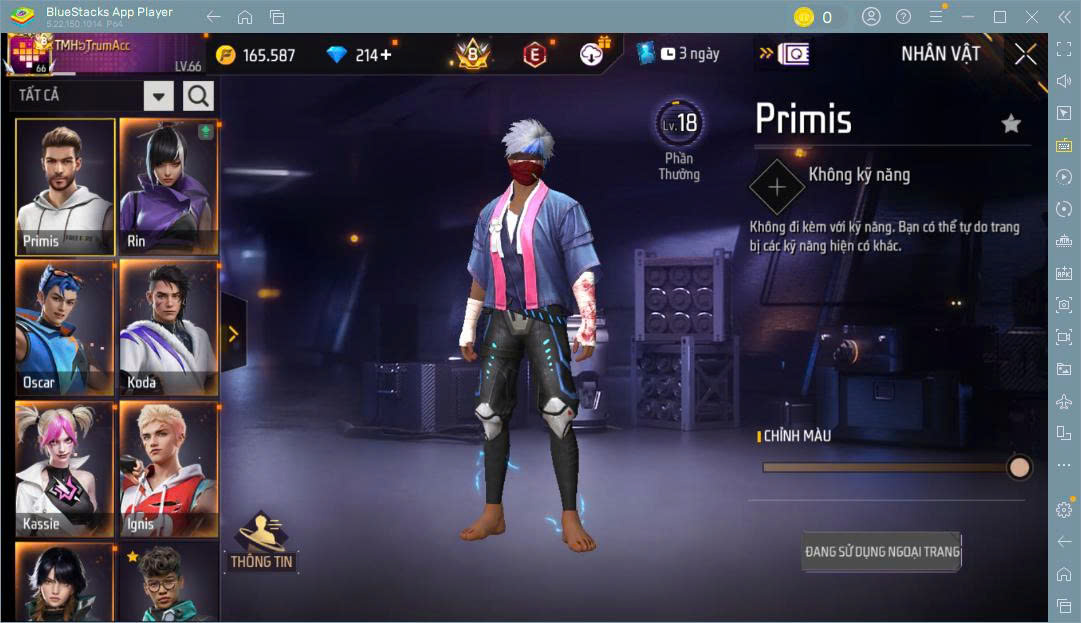This screenshot has width=1081, height=623.
Task: Choose the Ignis character card
Action: 168,469
